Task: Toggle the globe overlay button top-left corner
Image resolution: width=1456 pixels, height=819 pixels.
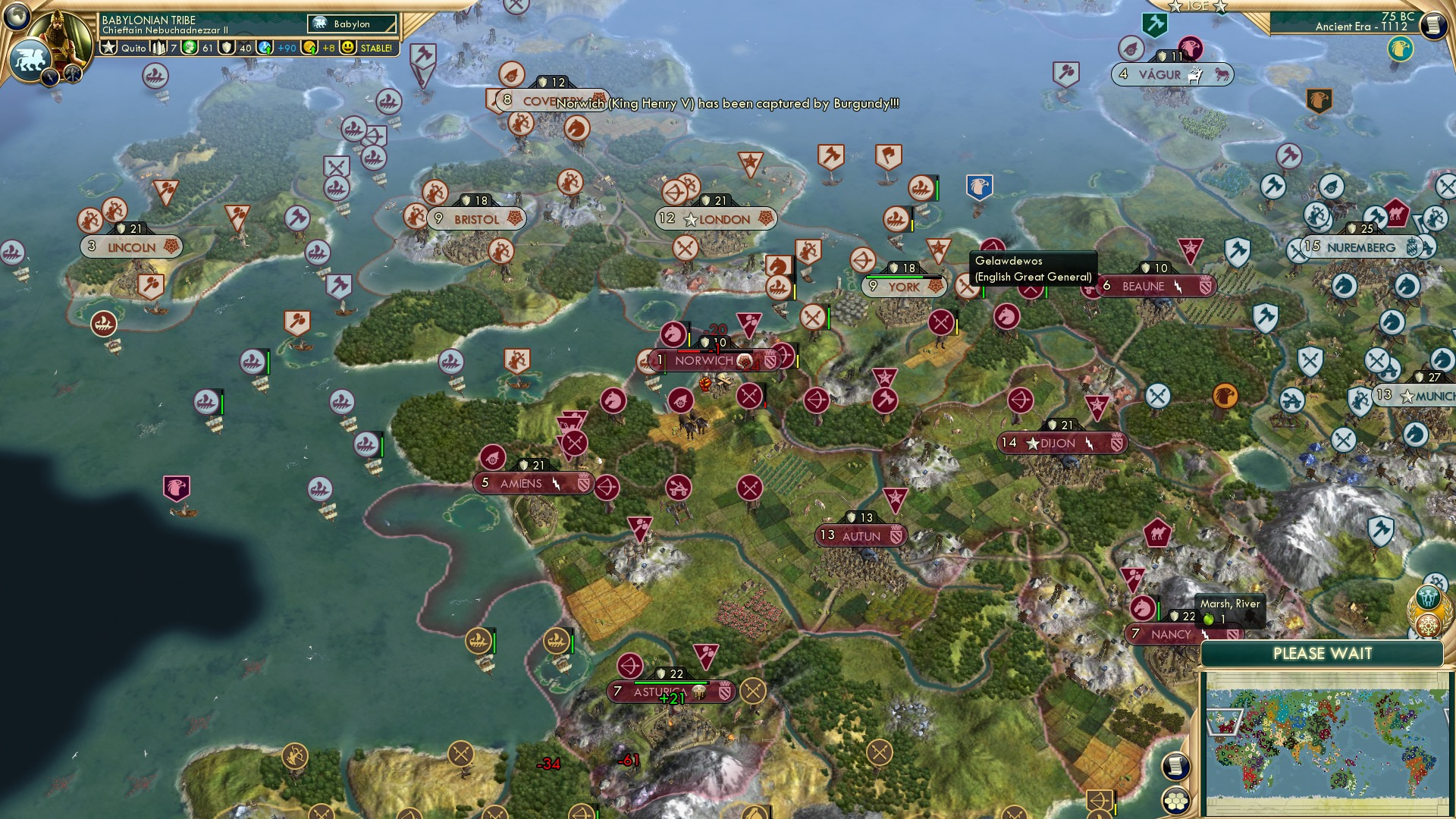Action: coord(17,17)
